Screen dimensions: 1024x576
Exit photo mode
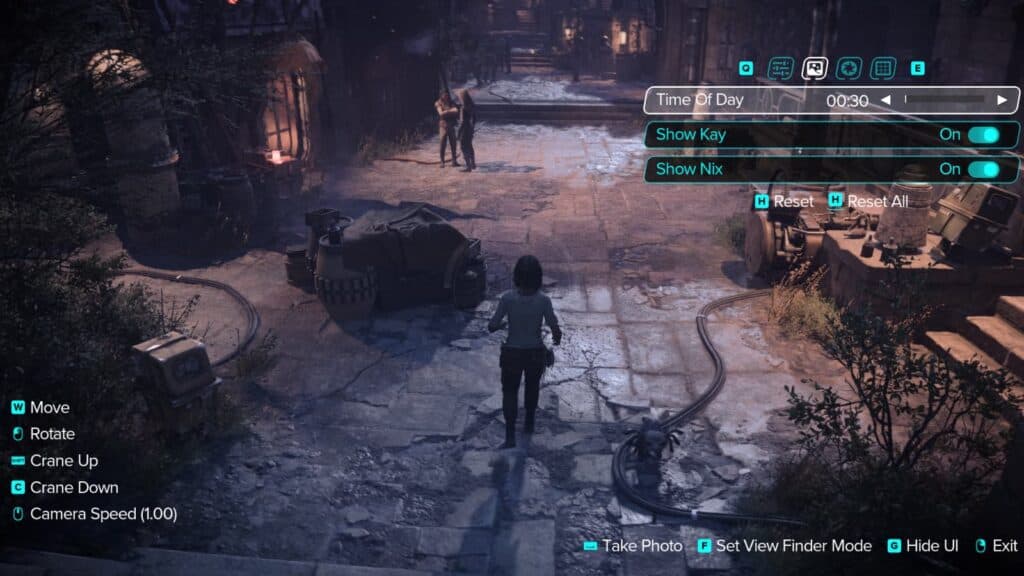click(996, 546)
